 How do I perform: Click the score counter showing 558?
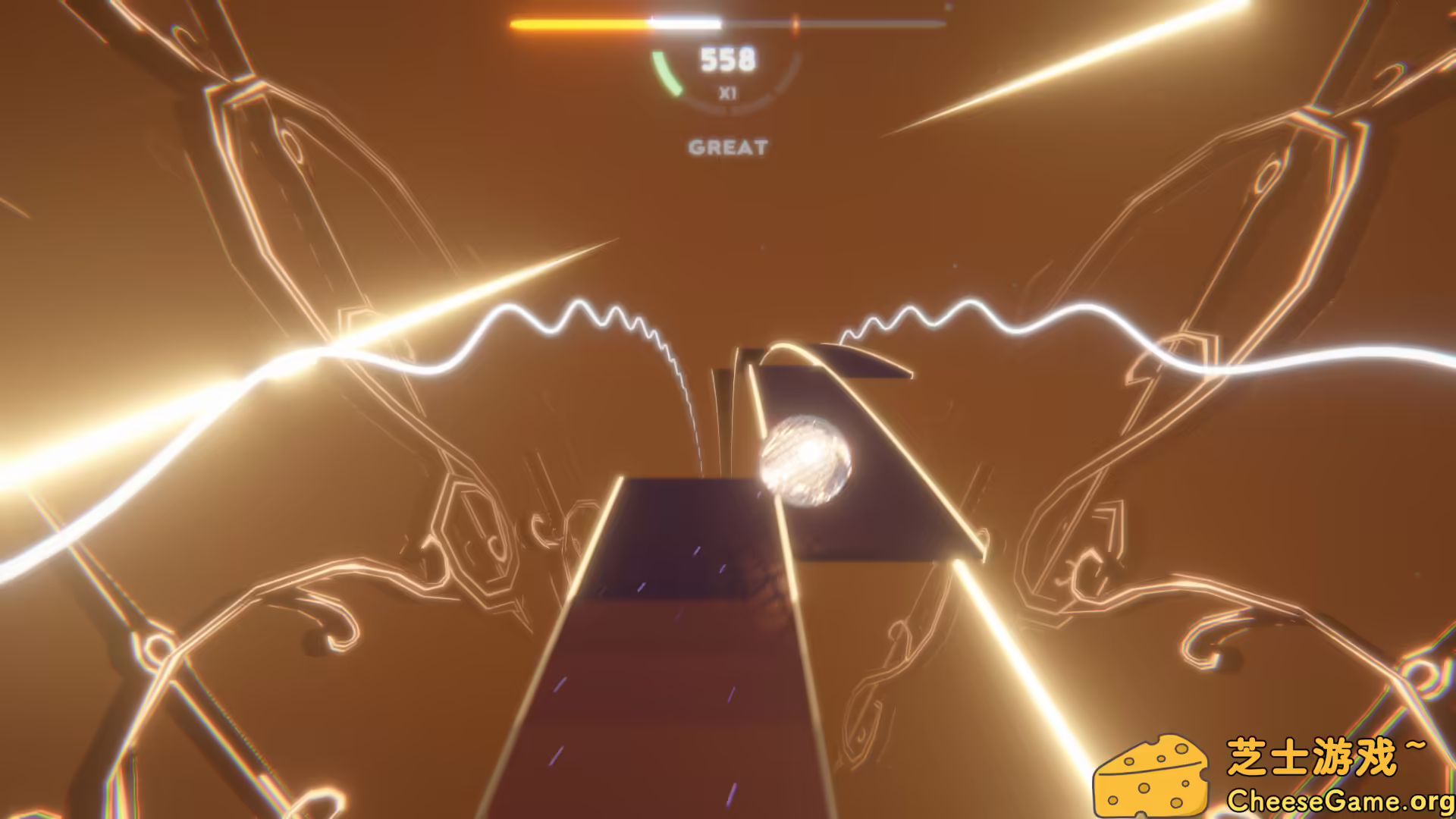pyautogui.click(x=729, y=59)
